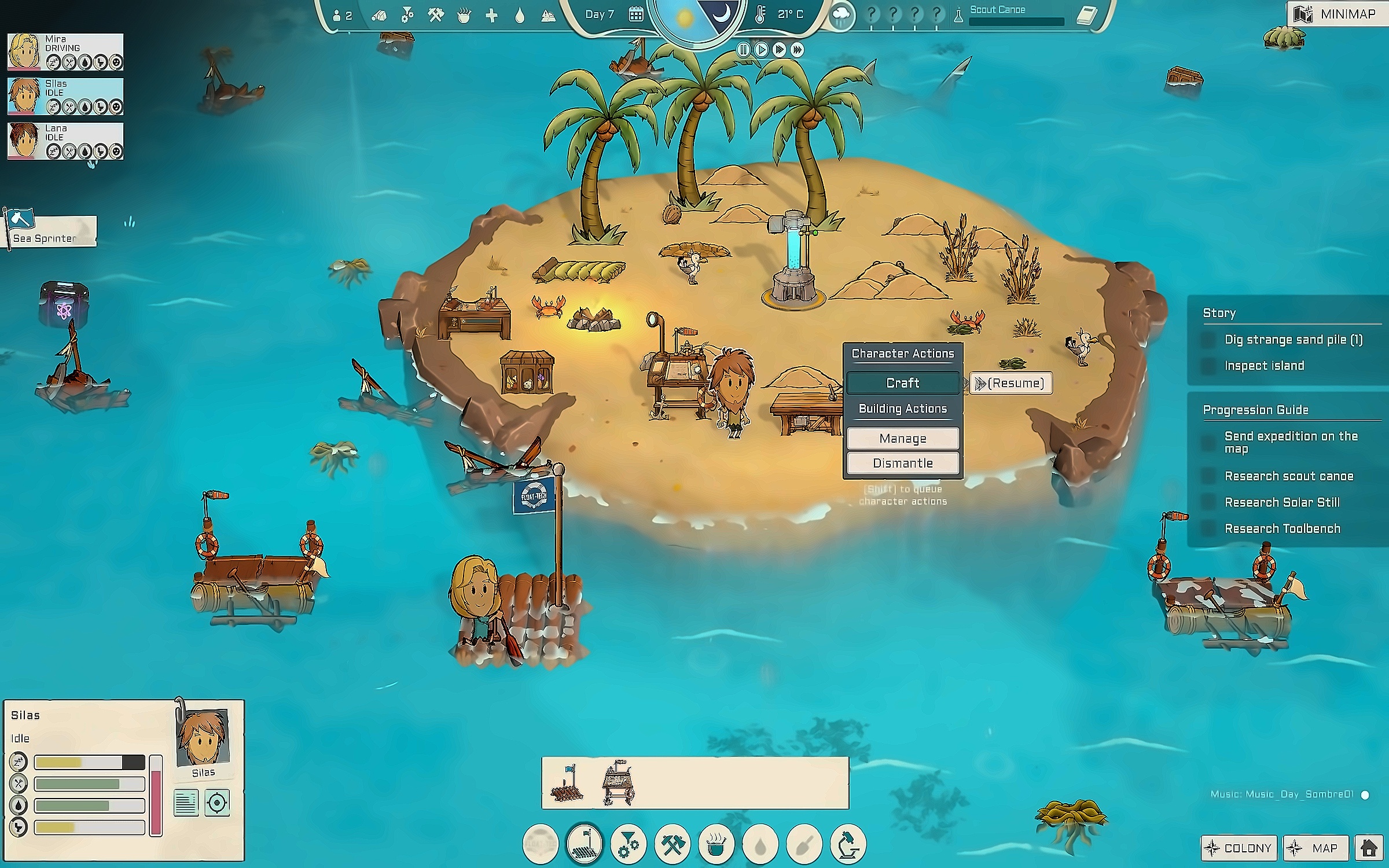Select Manage under Building Actions

click(902, 439)
